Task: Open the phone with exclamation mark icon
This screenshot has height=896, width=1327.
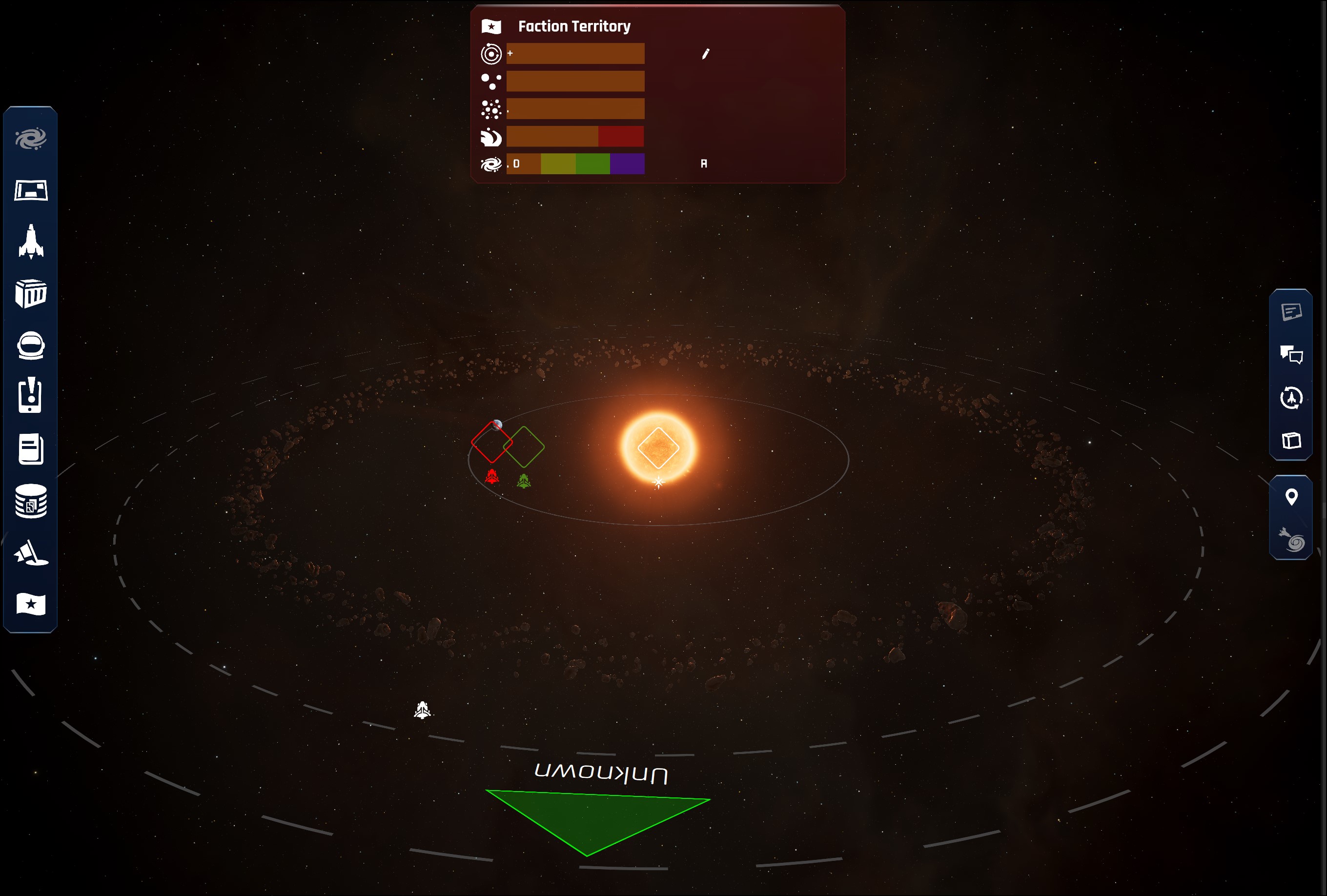Action: click(30, 395)
